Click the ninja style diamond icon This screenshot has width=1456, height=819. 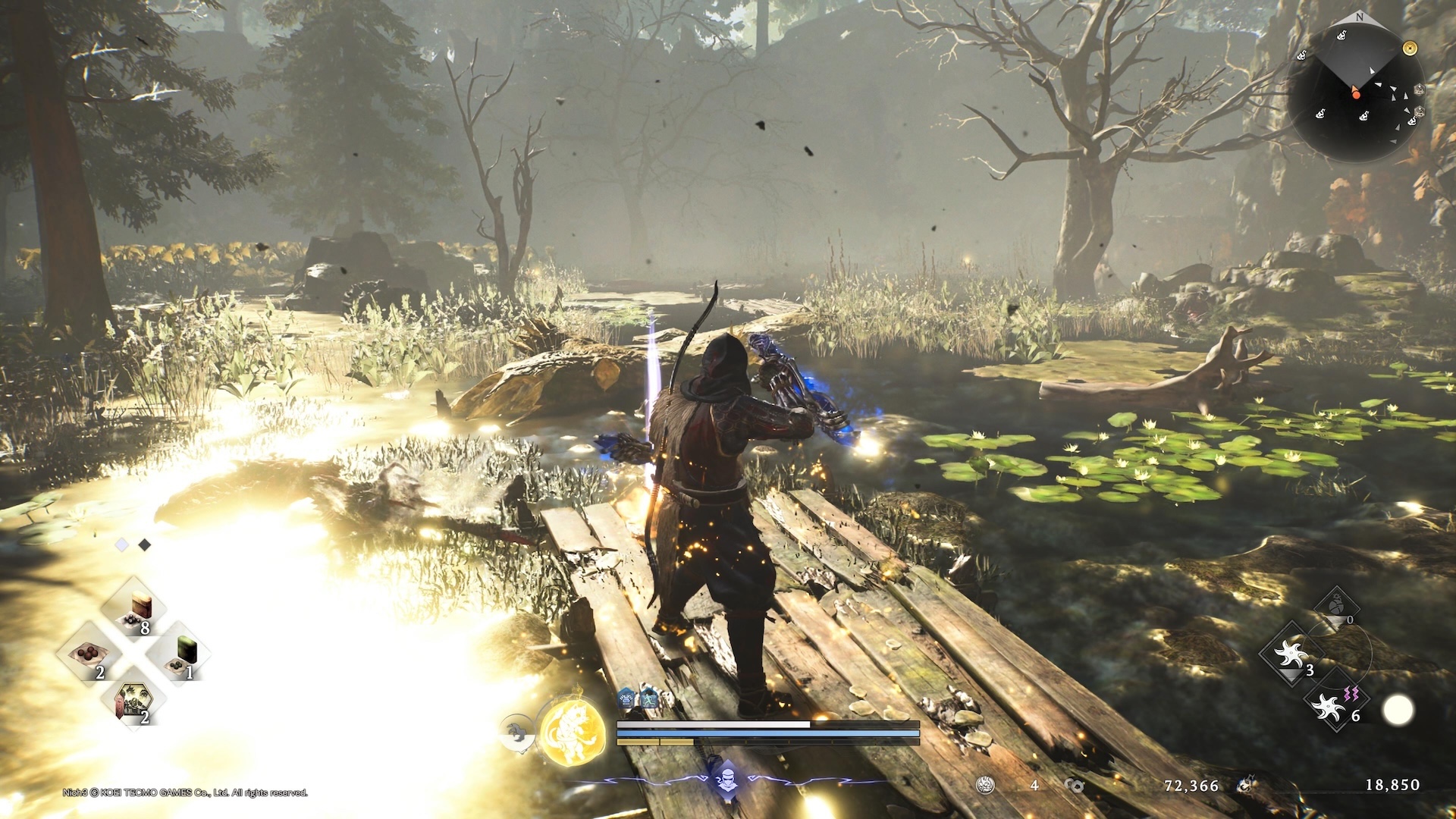(727, 780)
